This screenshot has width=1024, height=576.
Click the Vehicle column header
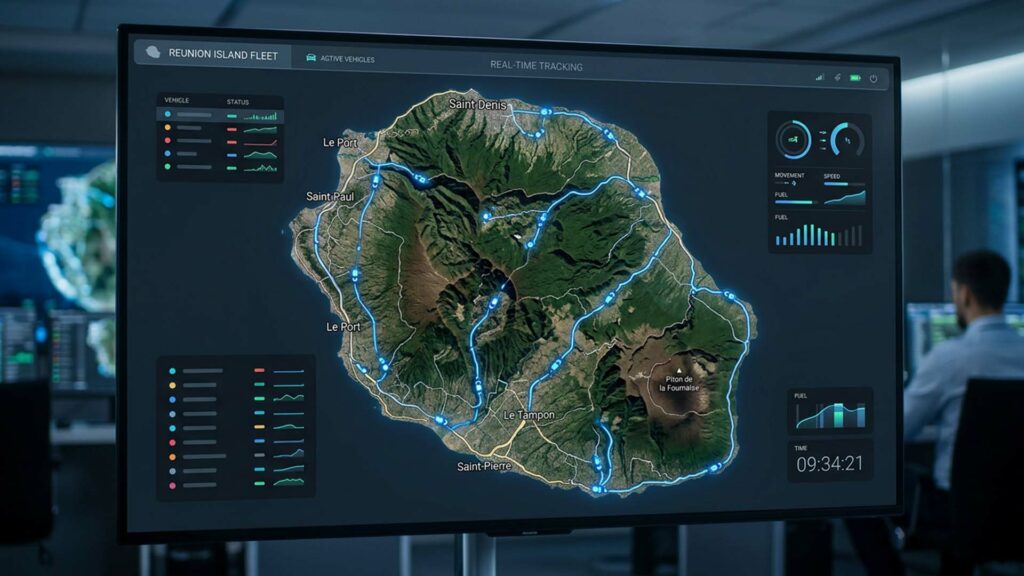[x=177, y=101]
